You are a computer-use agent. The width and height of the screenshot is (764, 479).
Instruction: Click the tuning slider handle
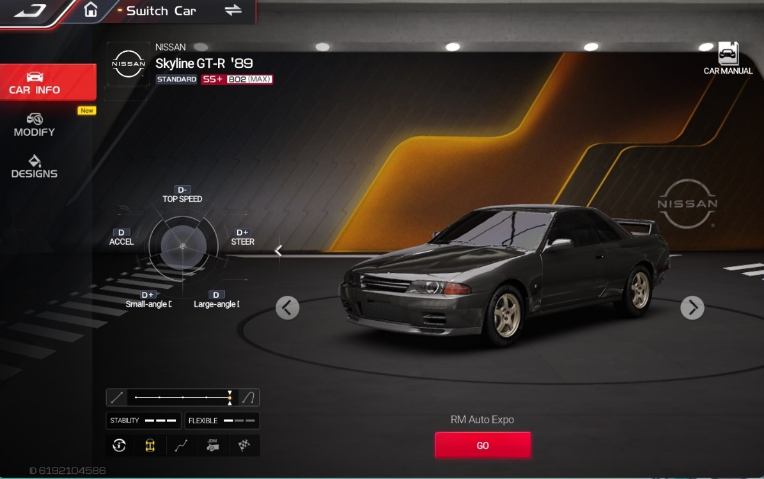coord(230,397)
